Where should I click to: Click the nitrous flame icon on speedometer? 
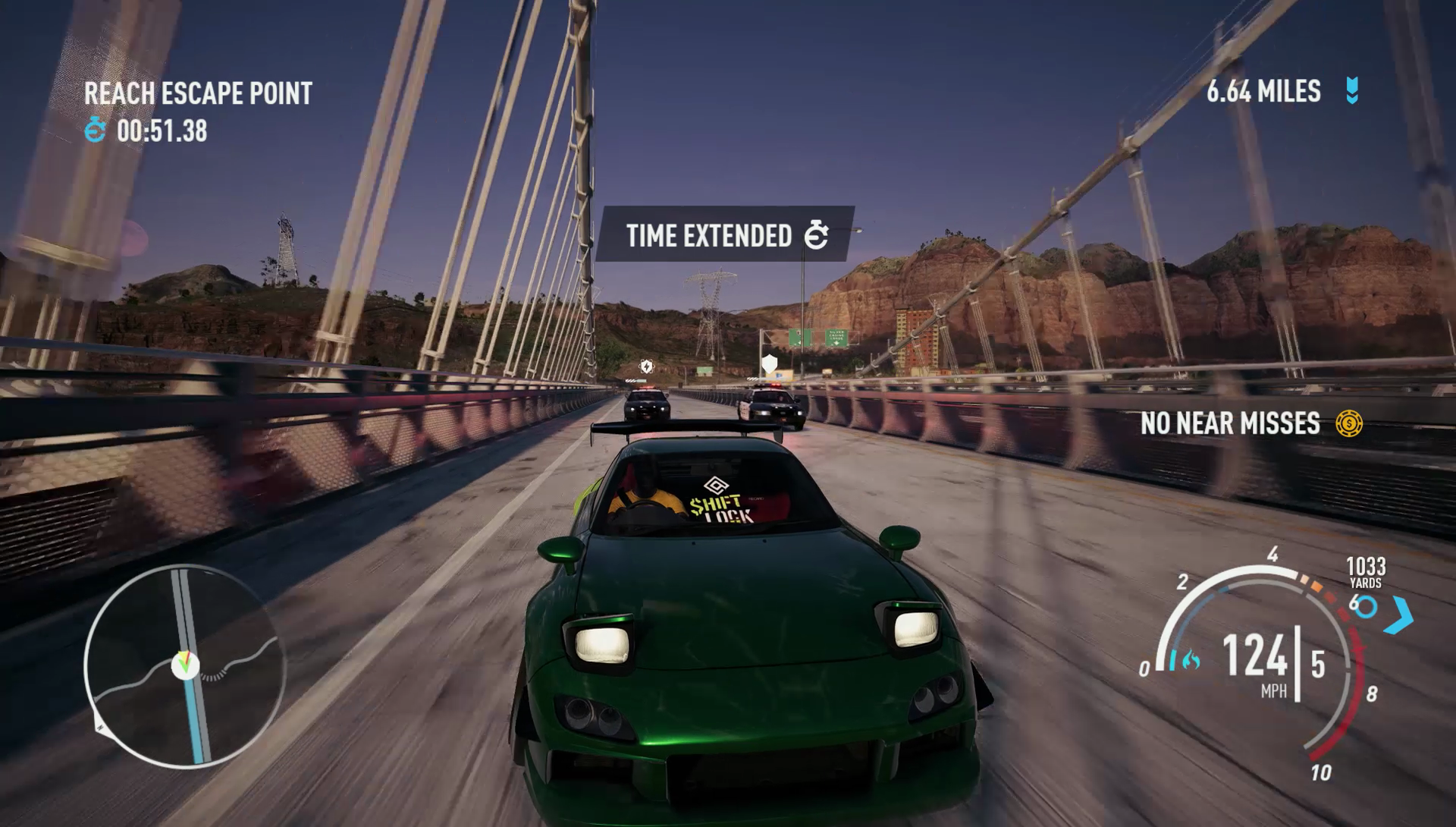tap(1187, 660)
